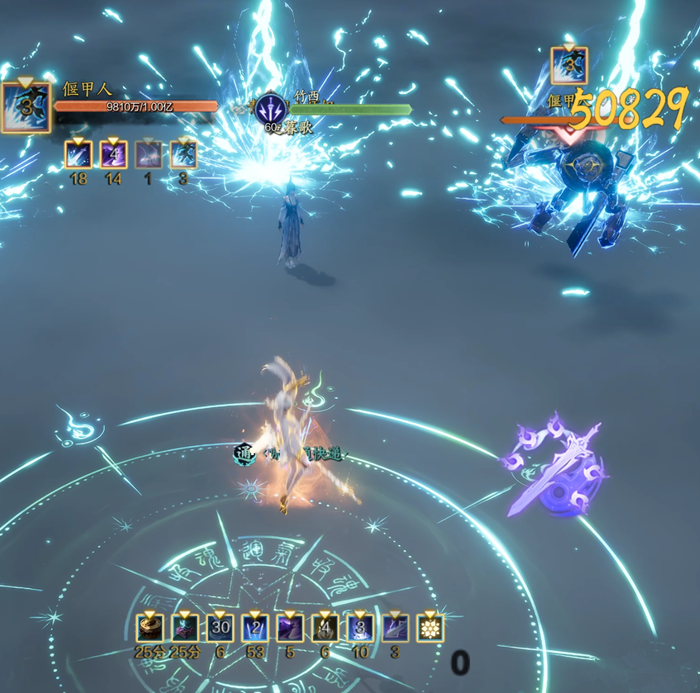Inspect the faded target debuff showing 1
Image resolution: width=700 pixels, height=693 pixels.
point(148,154)
